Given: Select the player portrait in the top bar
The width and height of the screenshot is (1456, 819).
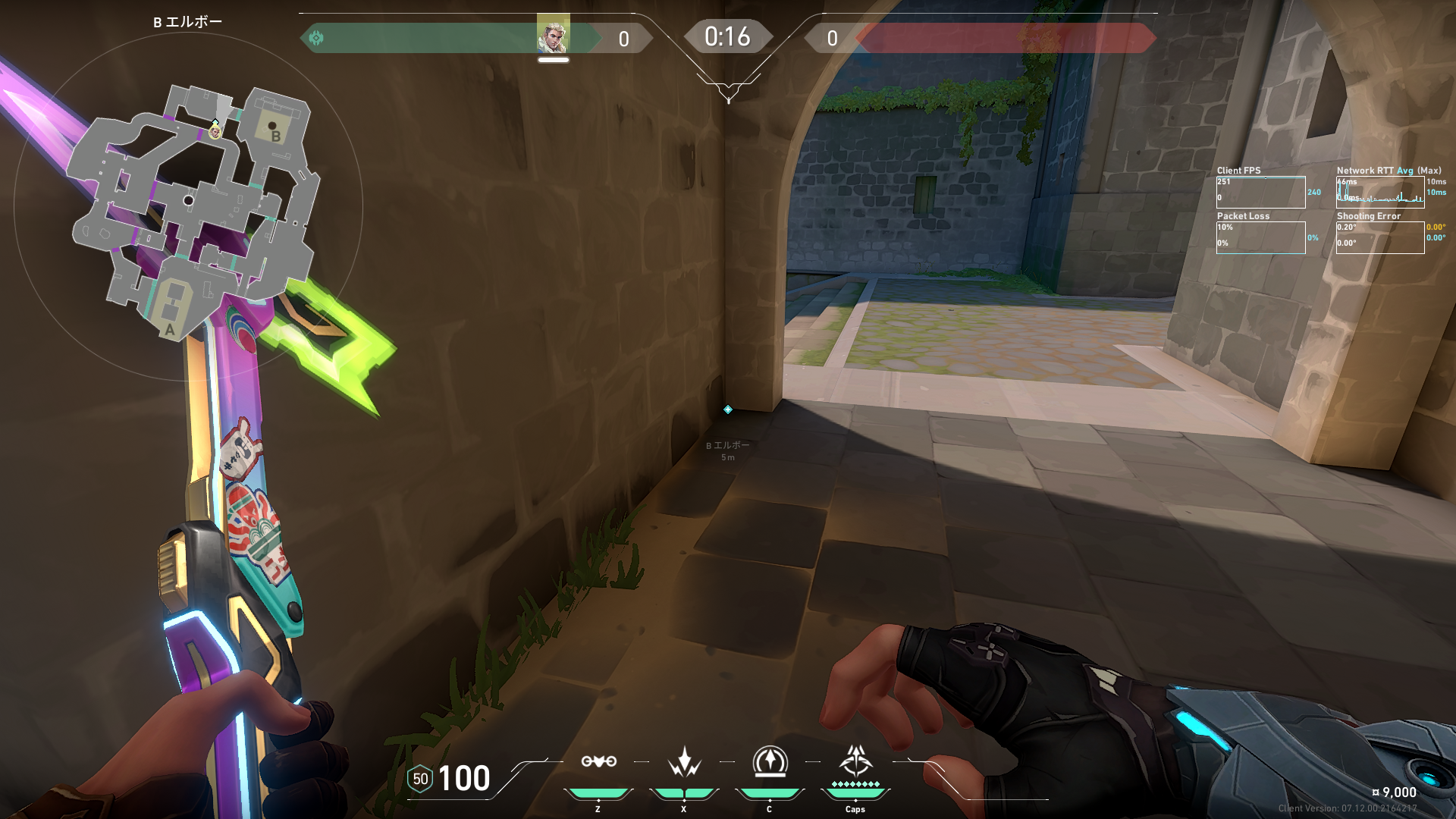Looking at the screenshot, I should 553,35.
